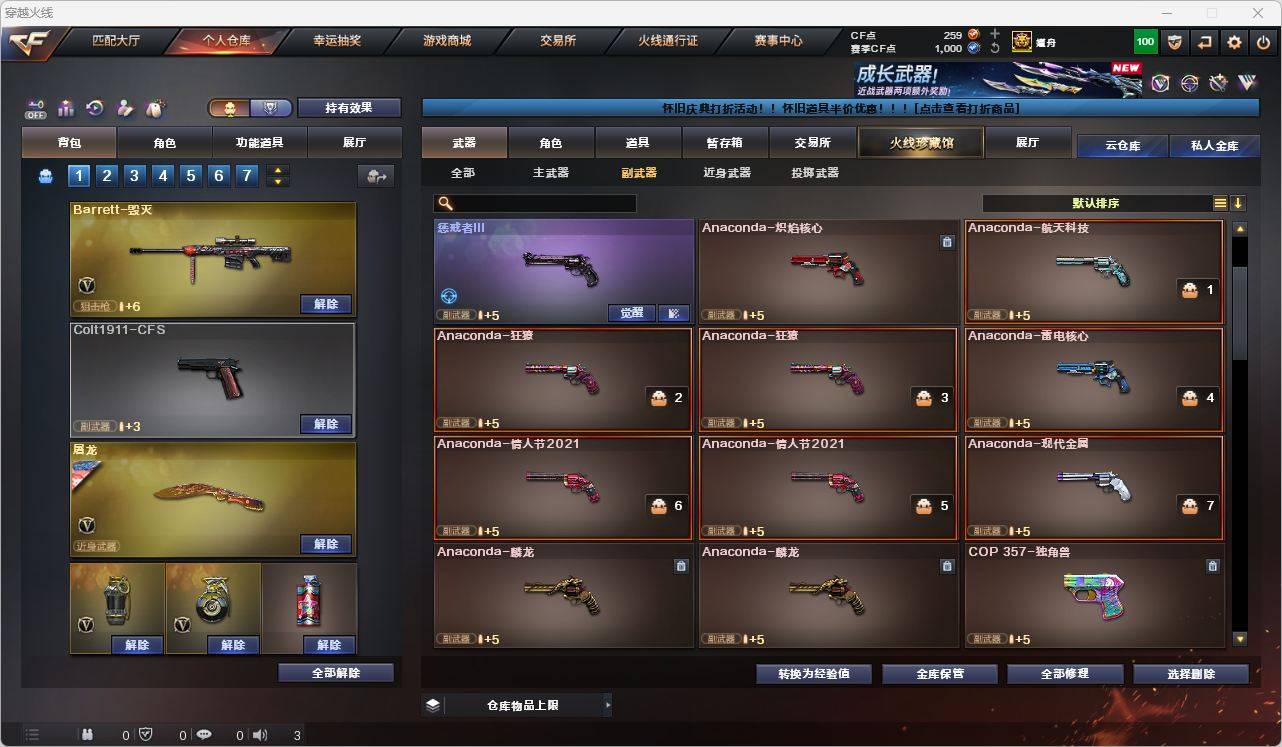The image size is (1282, 747).
Task: Refresh CF points with the circular arrow icon
Action: pos(995,47)
